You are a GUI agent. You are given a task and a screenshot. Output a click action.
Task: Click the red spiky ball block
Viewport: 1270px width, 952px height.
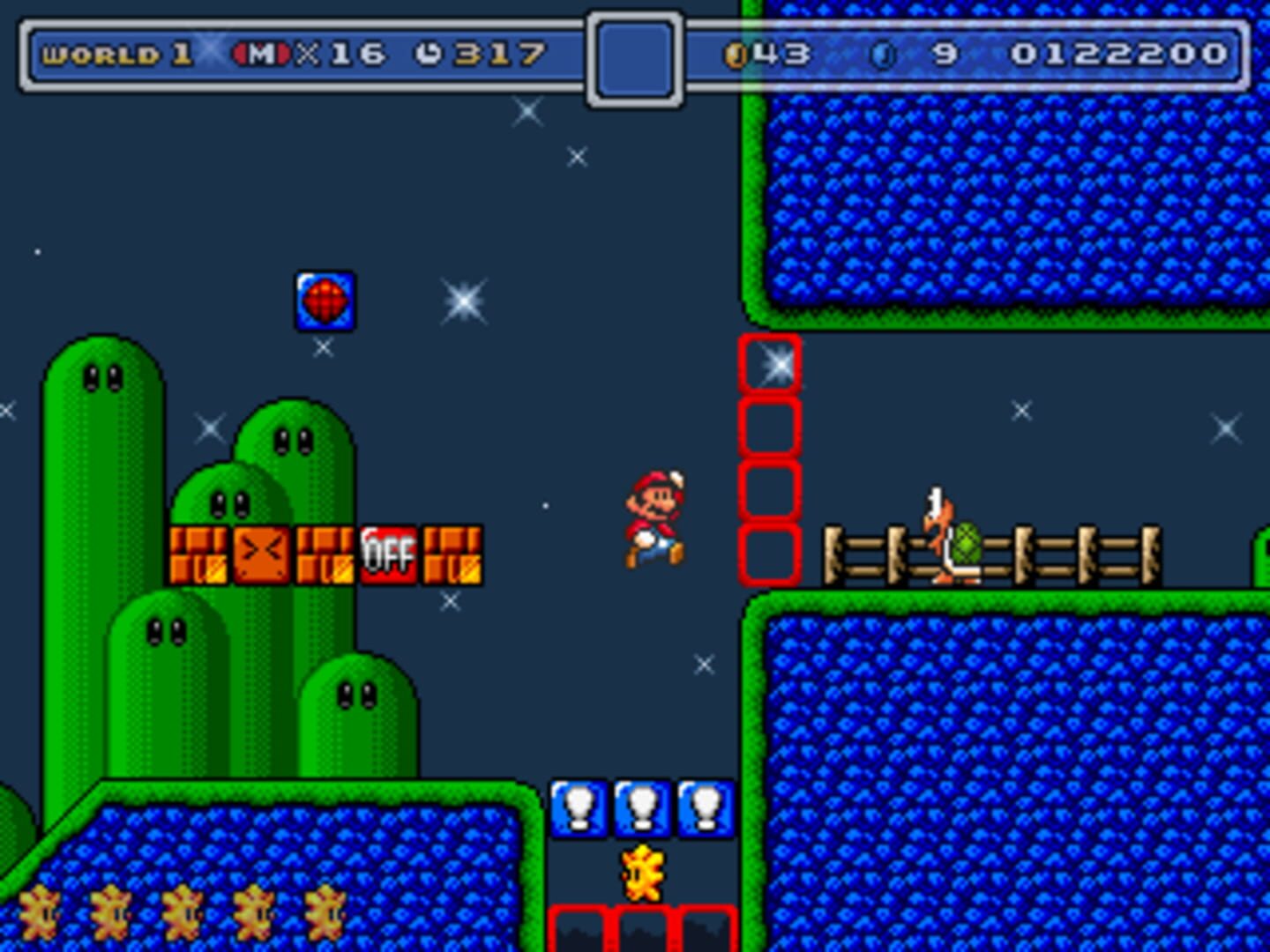pos(325,301)
